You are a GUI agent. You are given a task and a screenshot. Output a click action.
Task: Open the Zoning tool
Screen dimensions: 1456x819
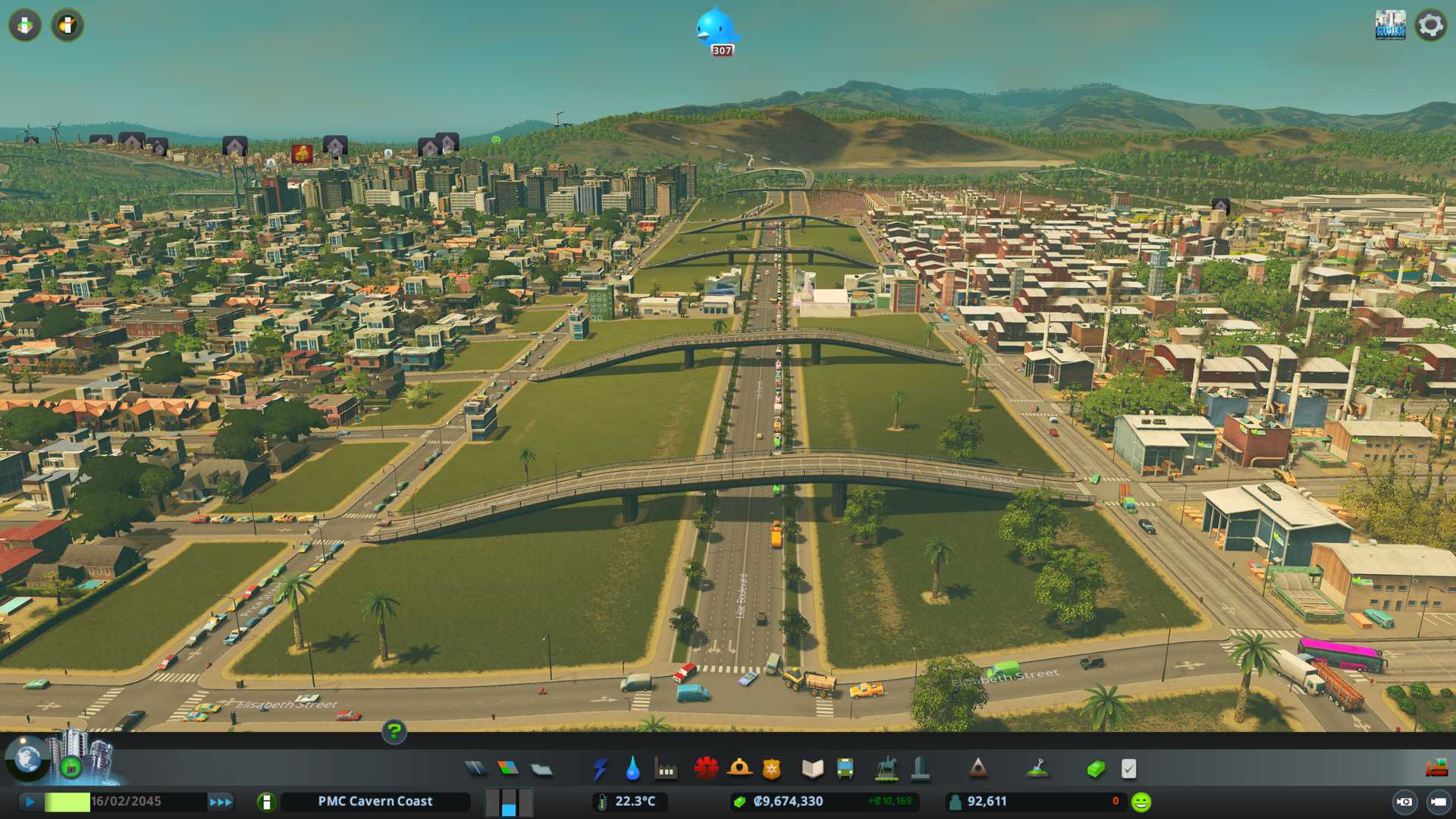click(508, 769)
